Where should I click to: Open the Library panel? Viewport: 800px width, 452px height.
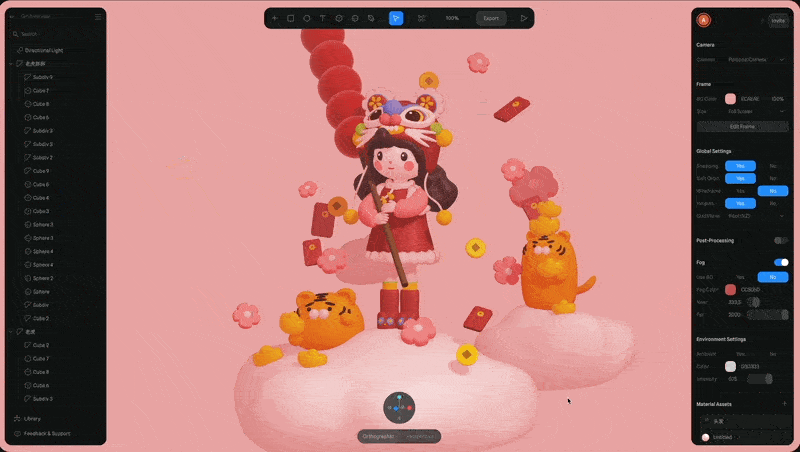tap(33, 418)
